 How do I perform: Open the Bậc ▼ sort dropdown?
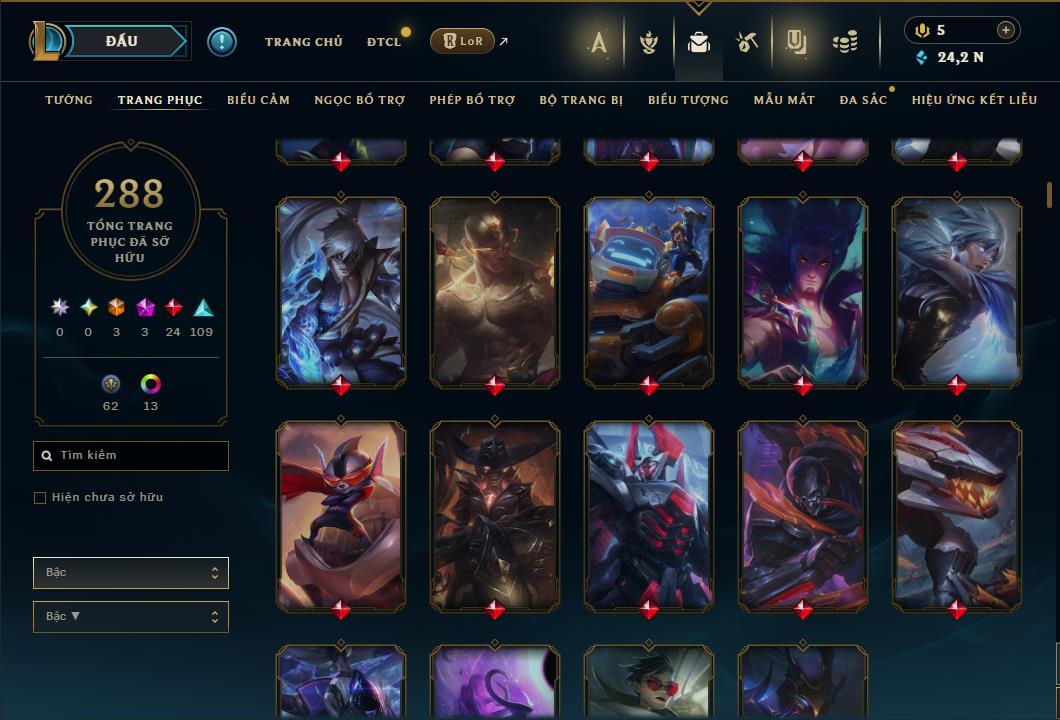(x=130, y=617)
